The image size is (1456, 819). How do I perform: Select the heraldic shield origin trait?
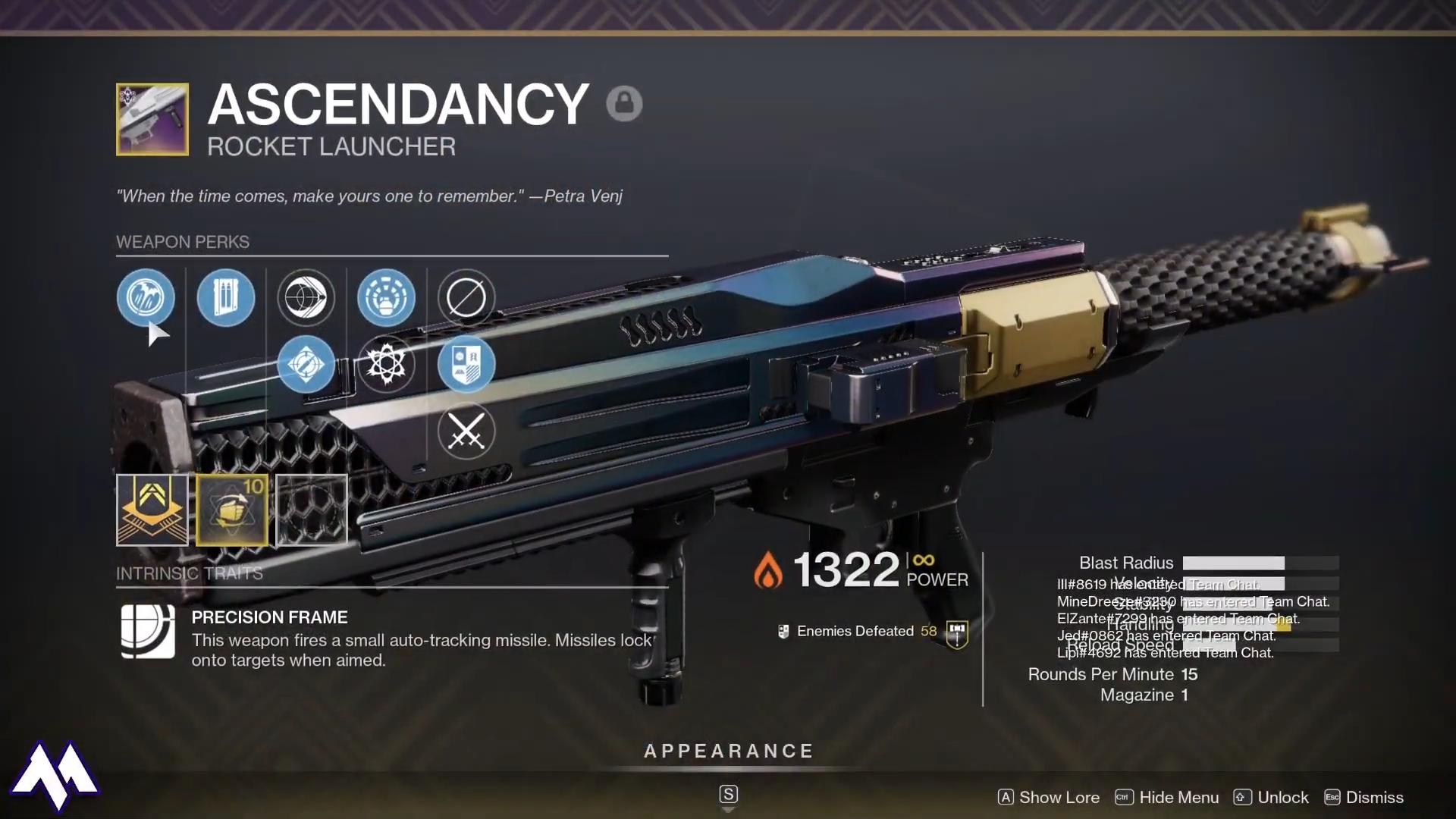point(466,364)
